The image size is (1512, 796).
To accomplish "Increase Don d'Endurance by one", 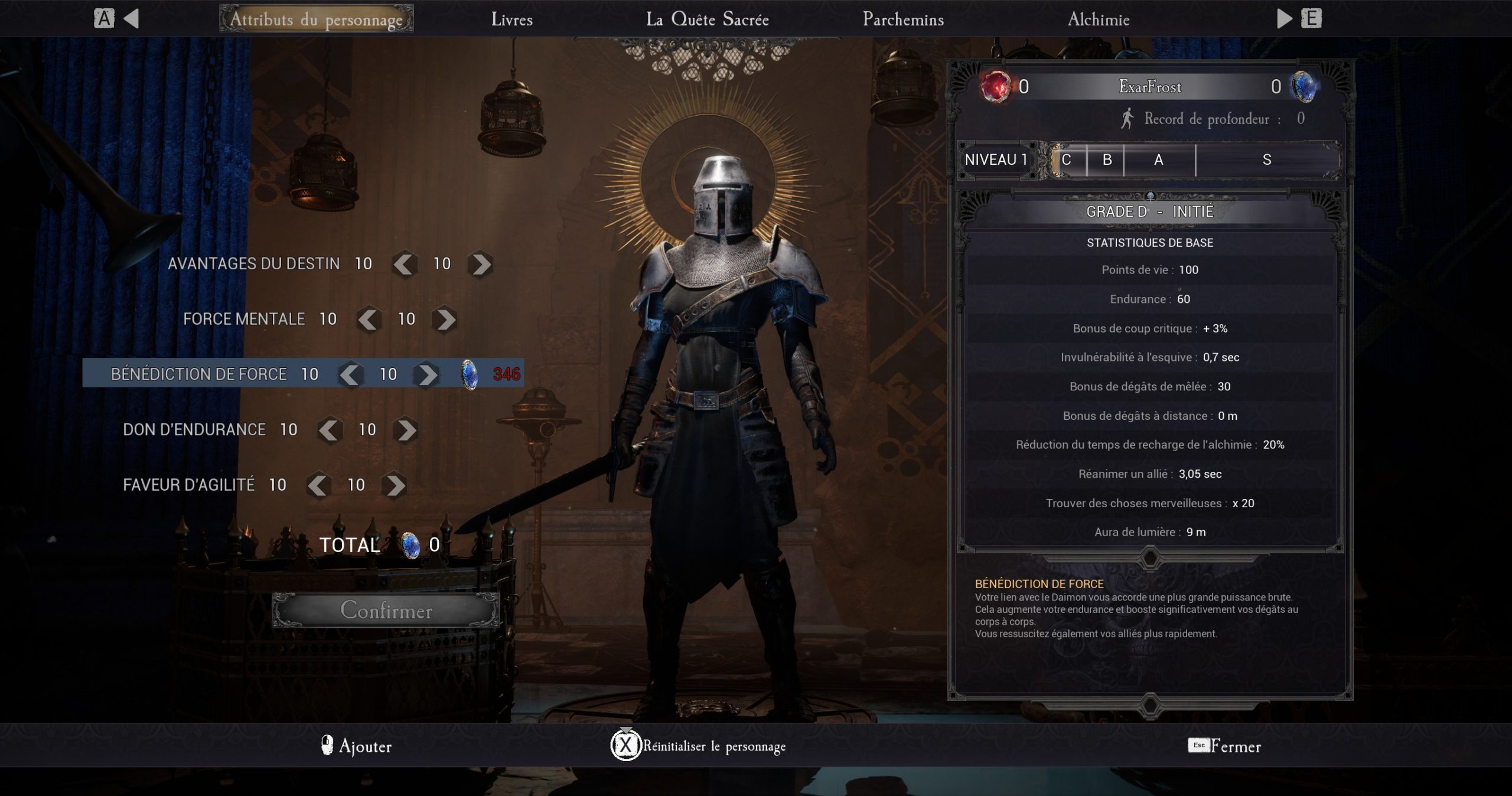I will 406,430.
